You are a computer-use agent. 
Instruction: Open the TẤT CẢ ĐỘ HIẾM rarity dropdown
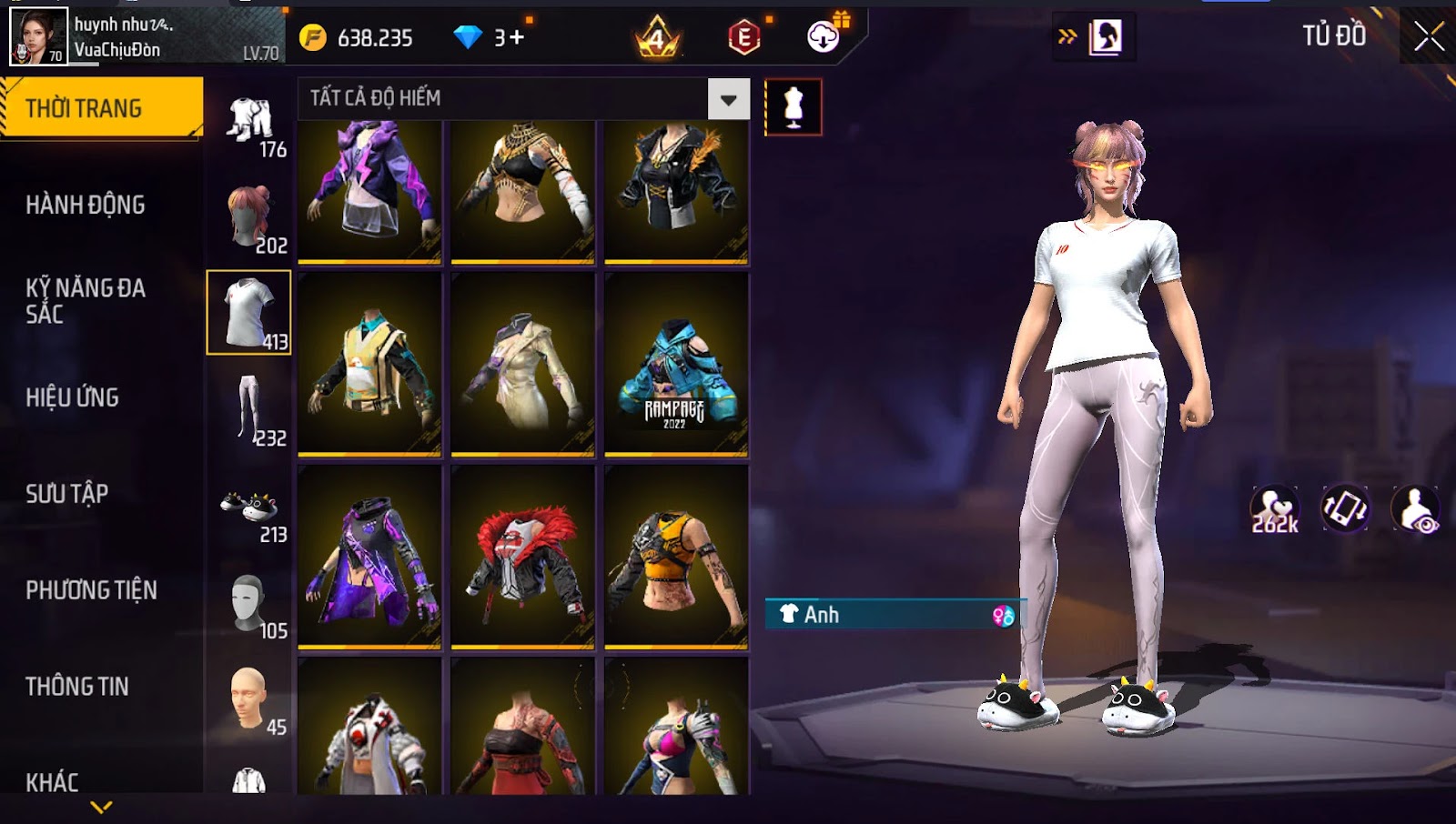tap(728, 99)
